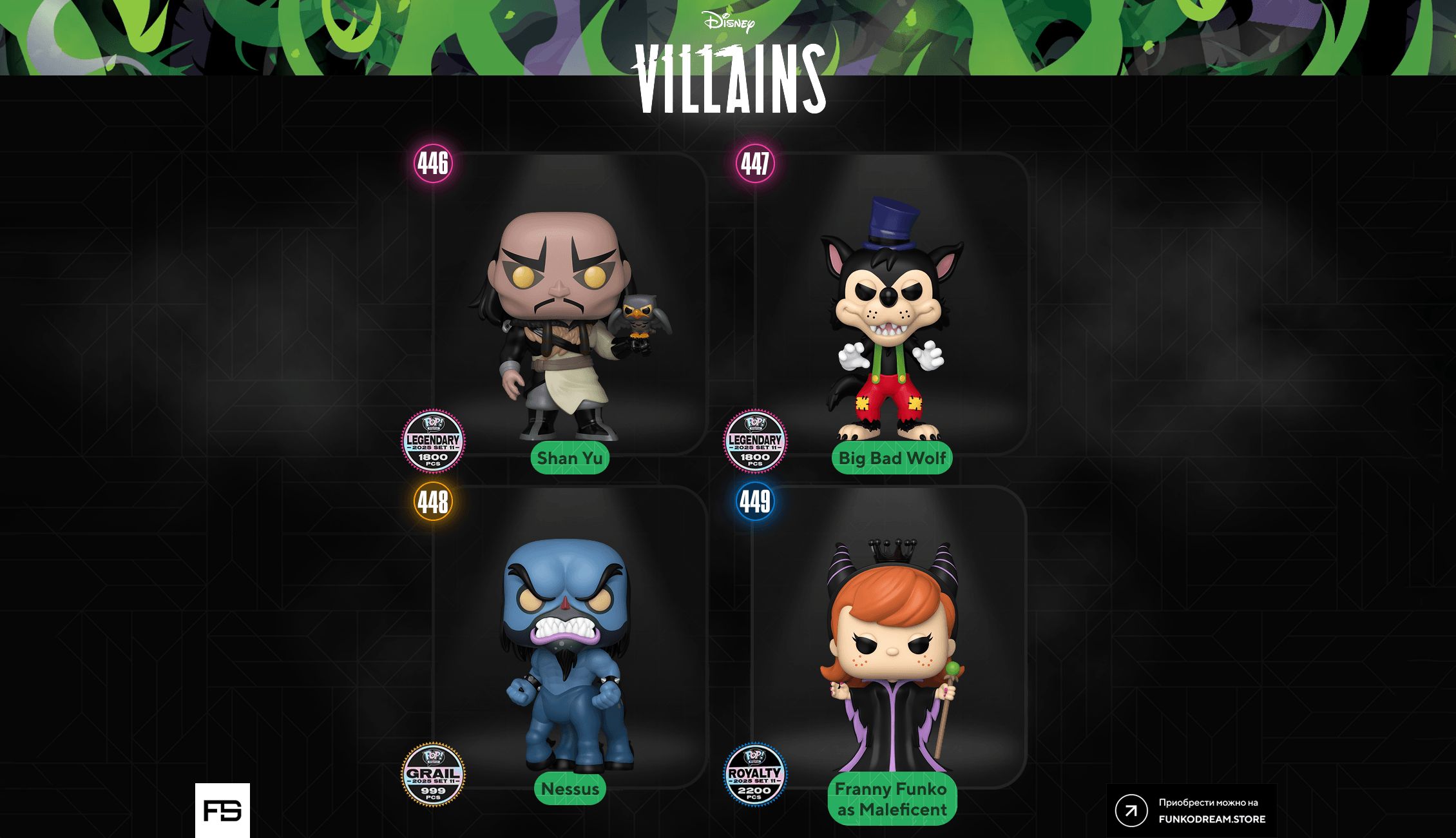The image size is (1456, 838).
Task: Click the FS logo
Action: point(222,810)
